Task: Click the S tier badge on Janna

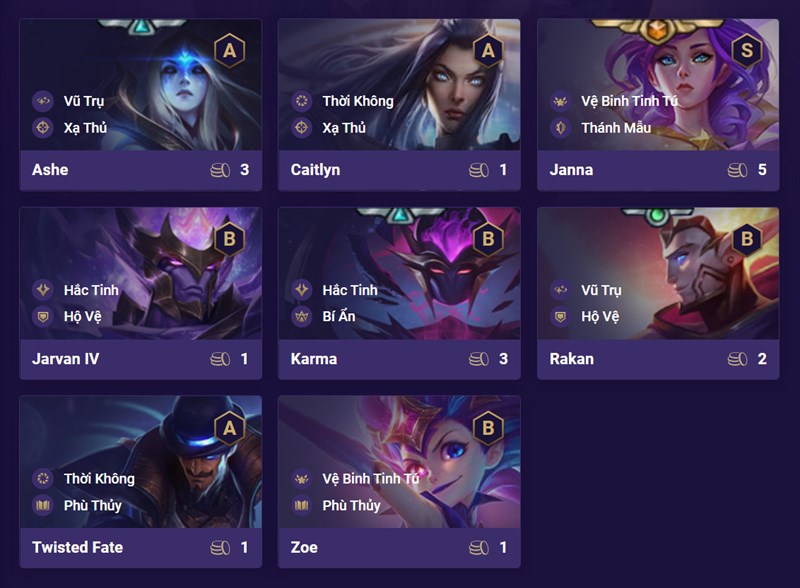Action: (x=746, y=51)
